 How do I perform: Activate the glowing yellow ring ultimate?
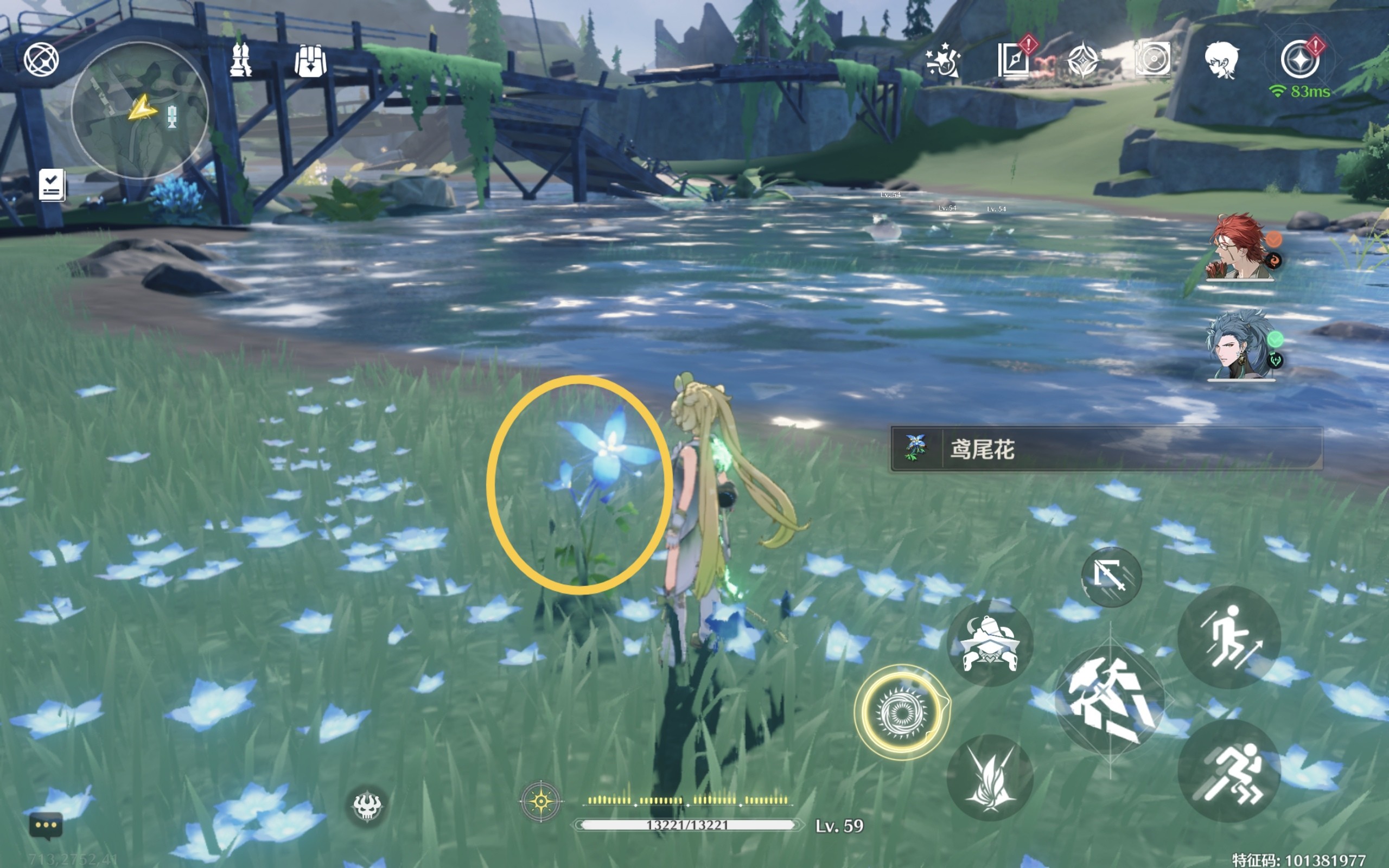point(901,712)
